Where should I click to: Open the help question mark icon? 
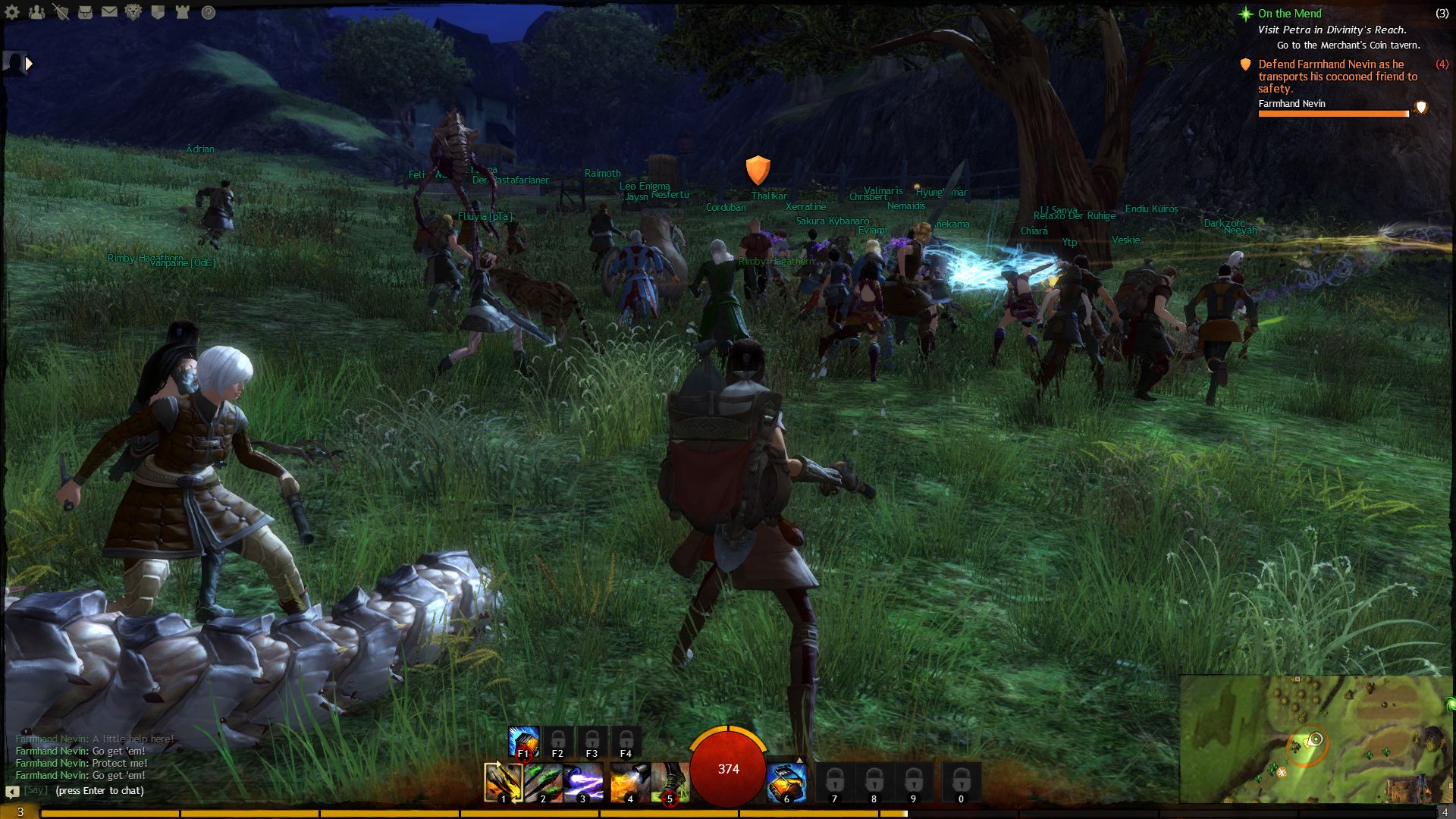pos(208,12)
